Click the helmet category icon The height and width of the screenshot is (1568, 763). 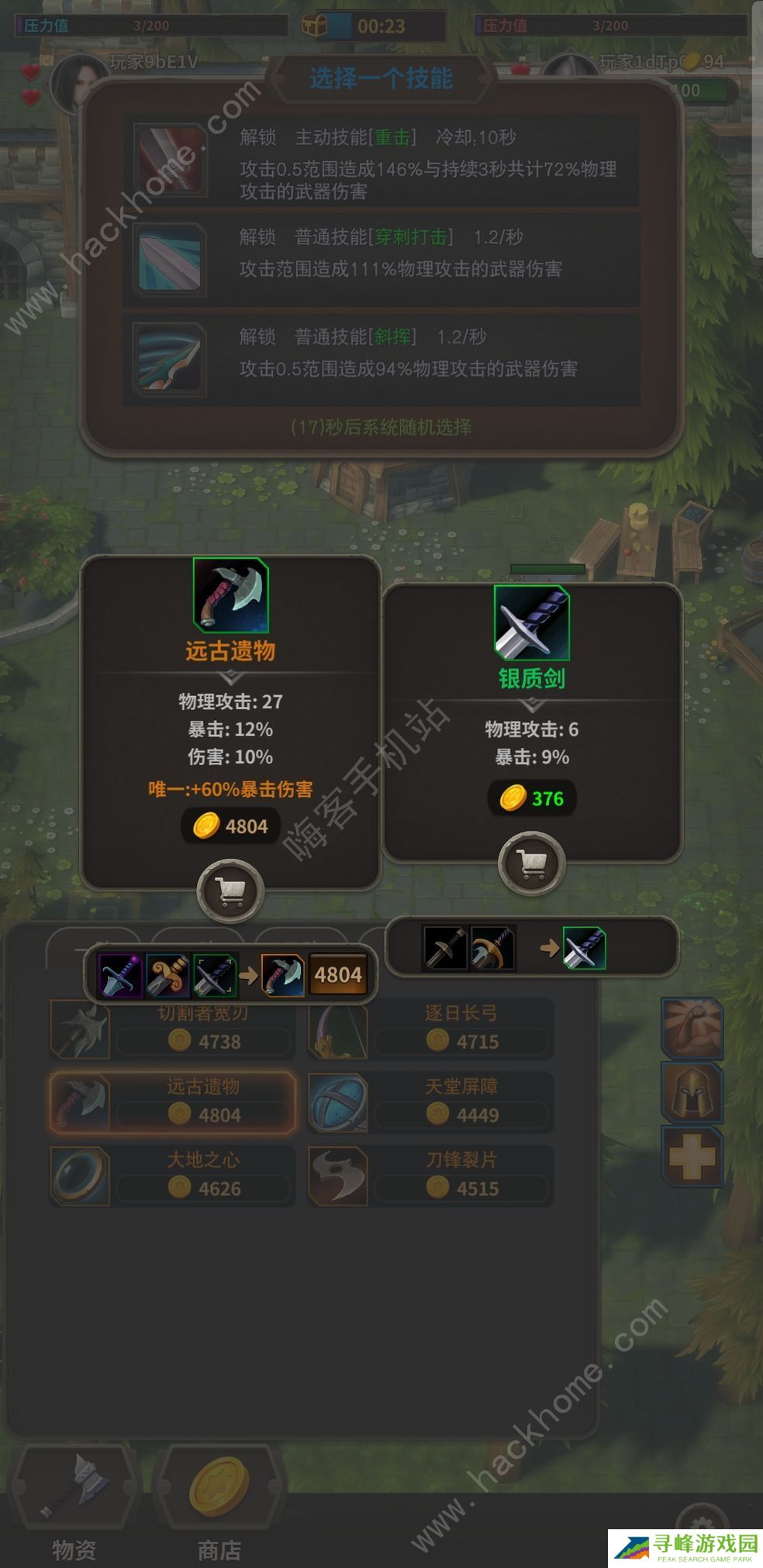[x=692, y=1092]
